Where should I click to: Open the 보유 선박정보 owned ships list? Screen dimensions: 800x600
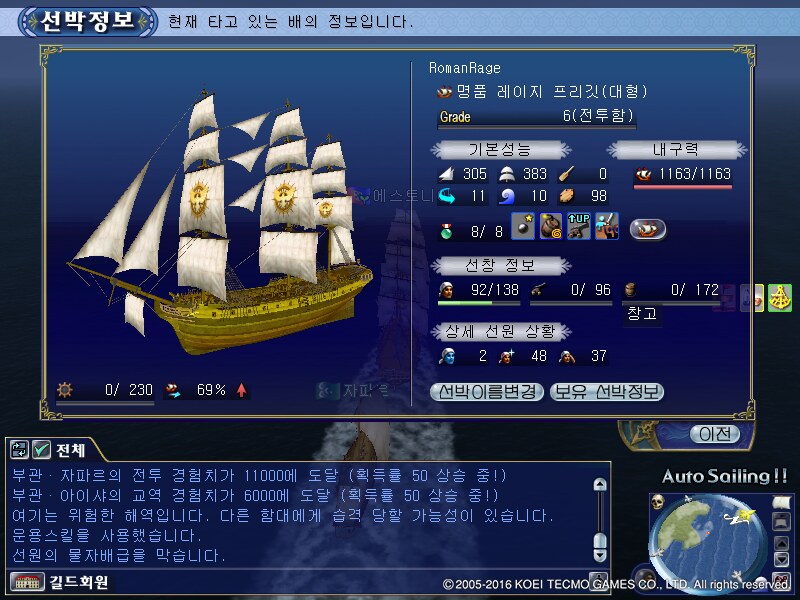click(x=606, y=392)
